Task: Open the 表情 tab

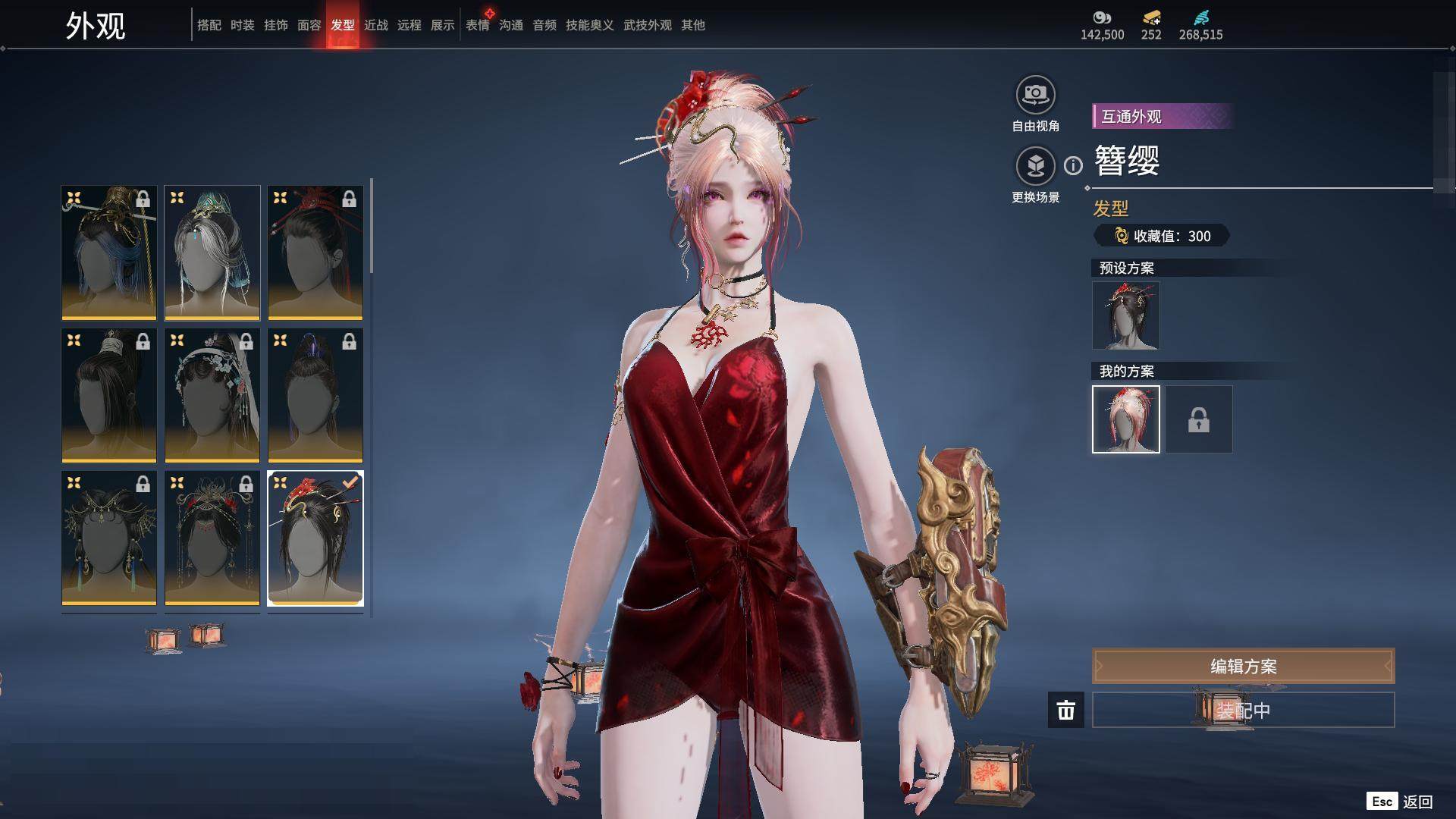Action: pos(477,25)
